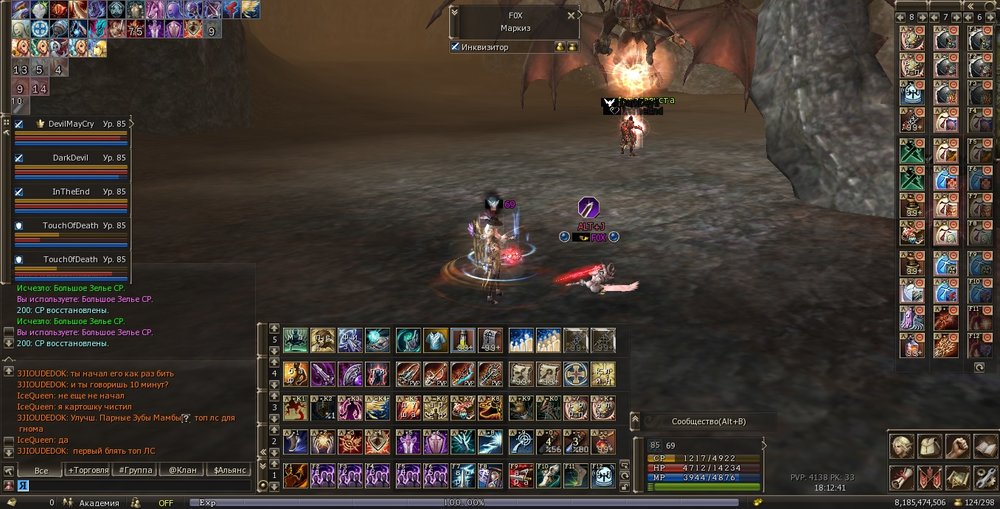
Task: Open the character status portrait button
Action: click(x=902, y=447)
